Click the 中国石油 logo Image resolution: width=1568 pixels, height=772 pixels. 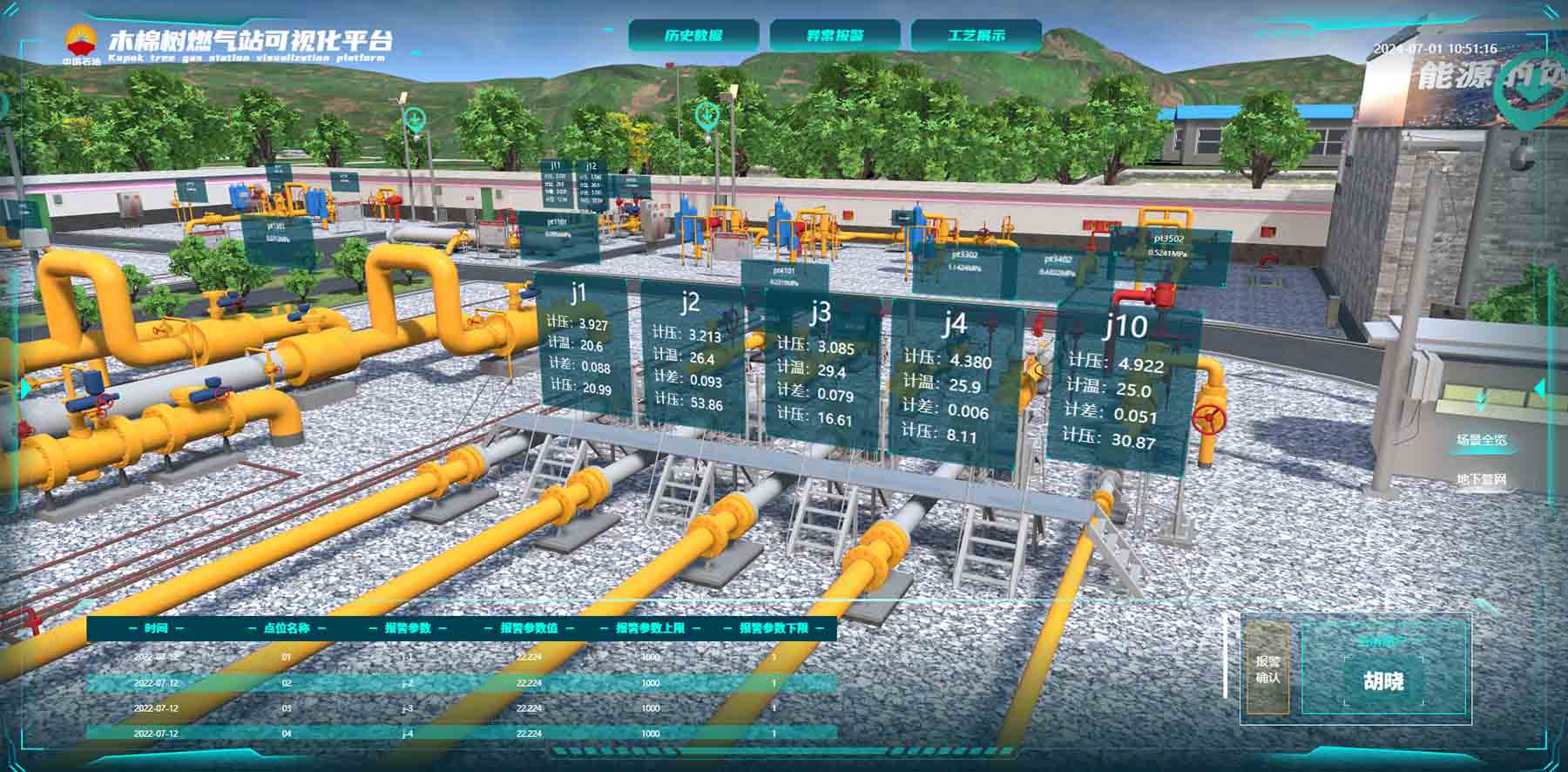82,45
